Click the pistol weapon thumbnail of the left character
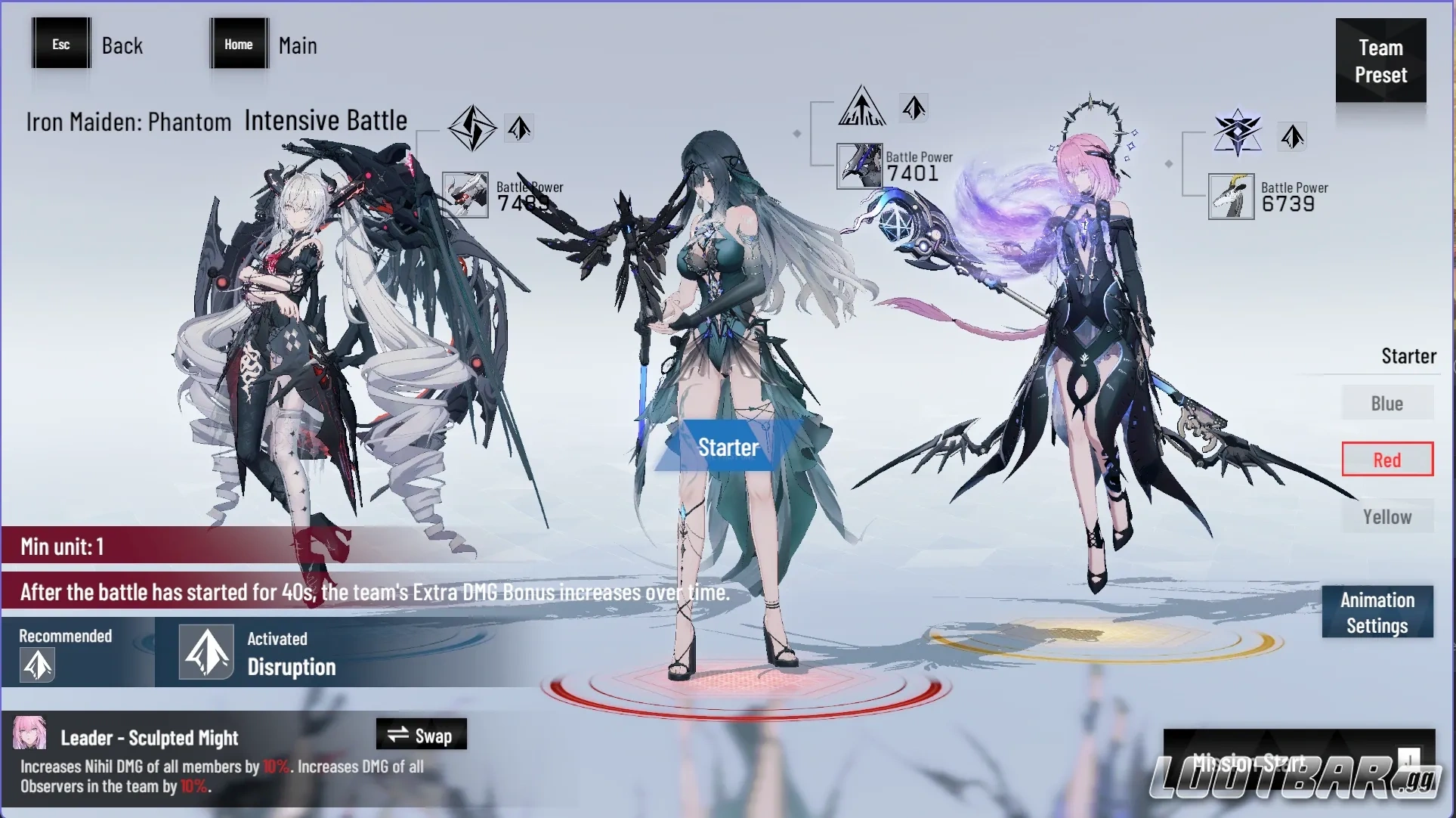 tap(465, 195)
